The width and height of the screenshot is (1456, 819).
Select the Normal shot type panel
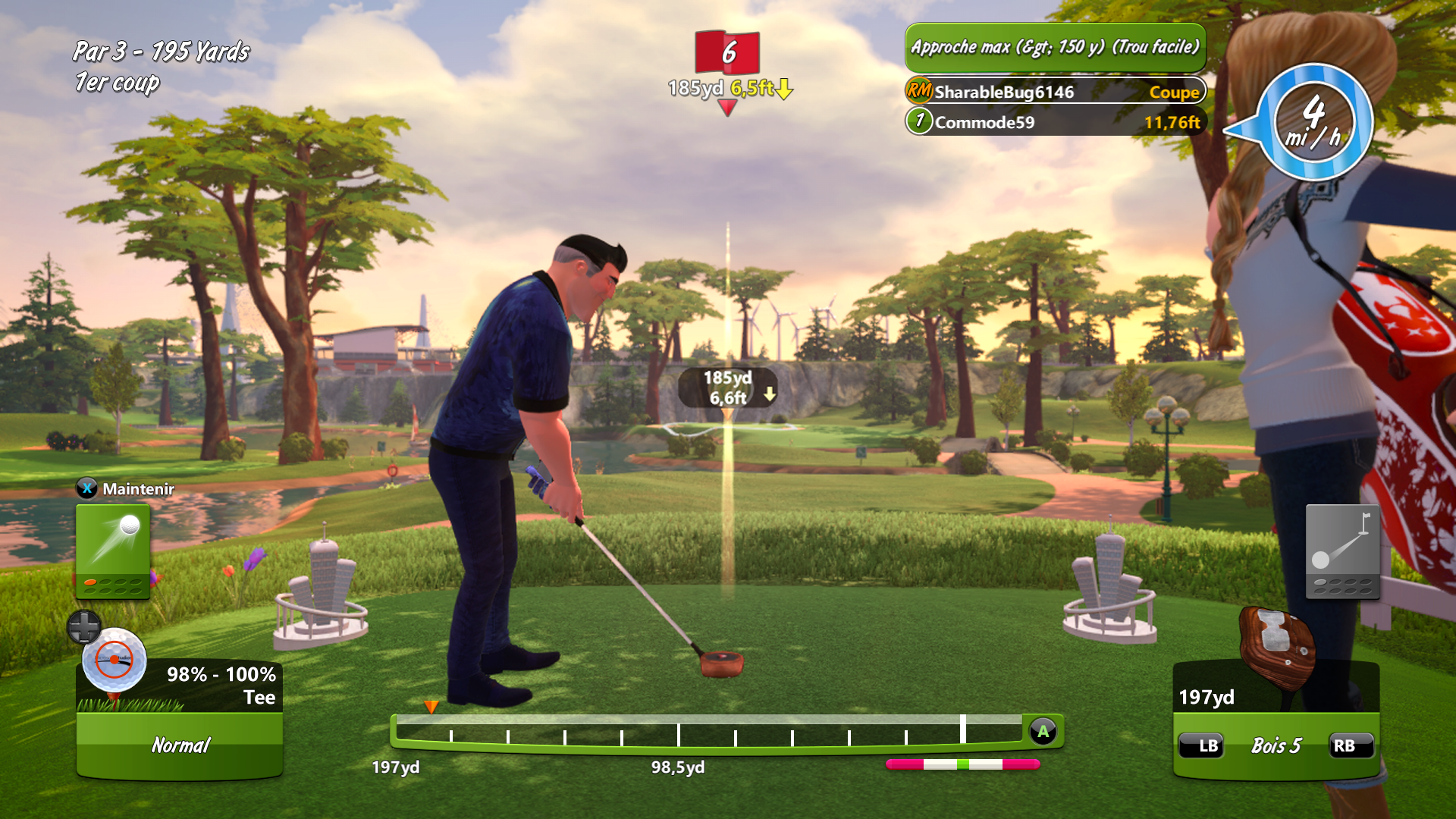coord(180,745)
